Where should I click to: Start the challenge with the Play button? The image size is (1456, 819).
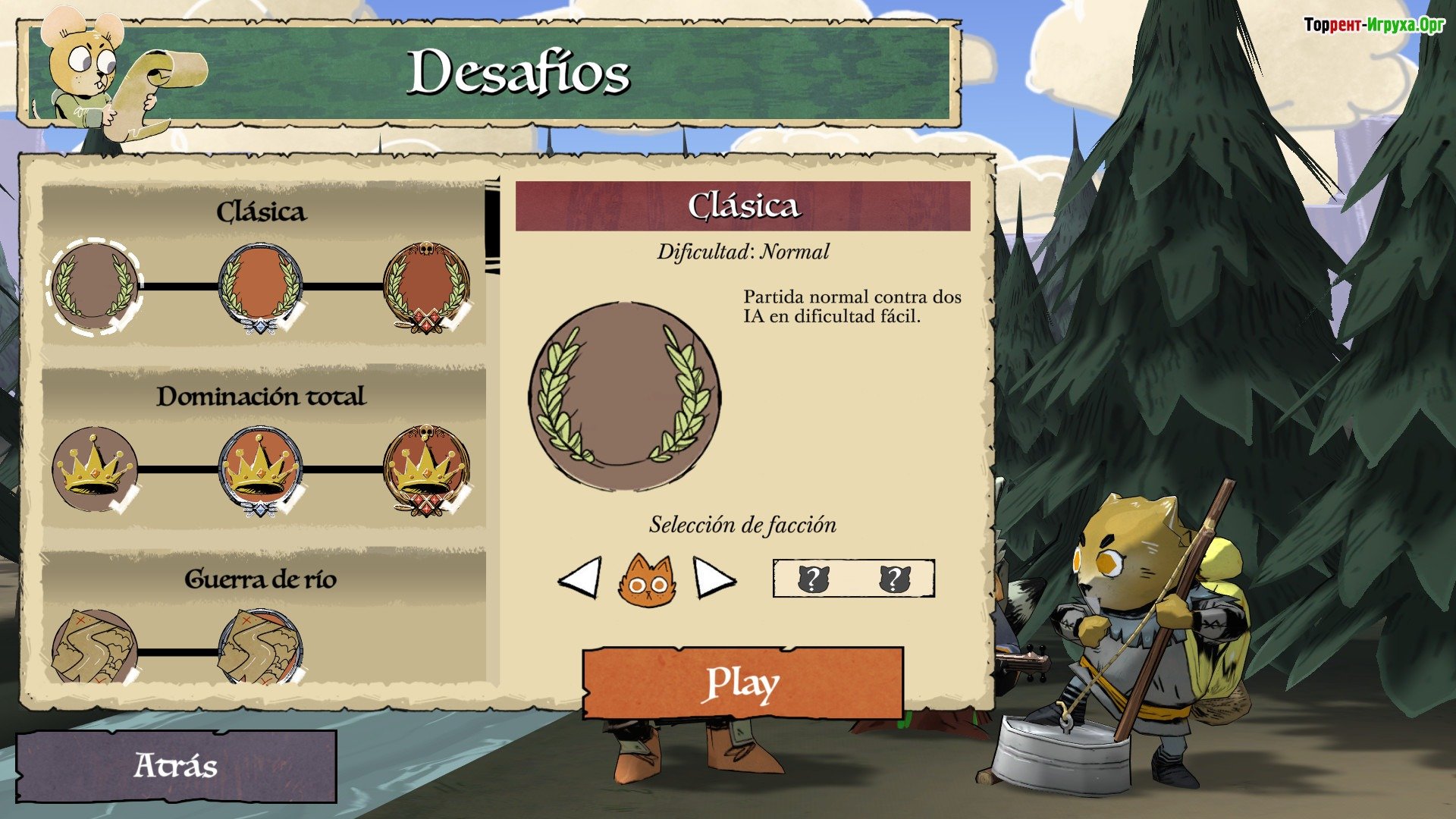742,683
